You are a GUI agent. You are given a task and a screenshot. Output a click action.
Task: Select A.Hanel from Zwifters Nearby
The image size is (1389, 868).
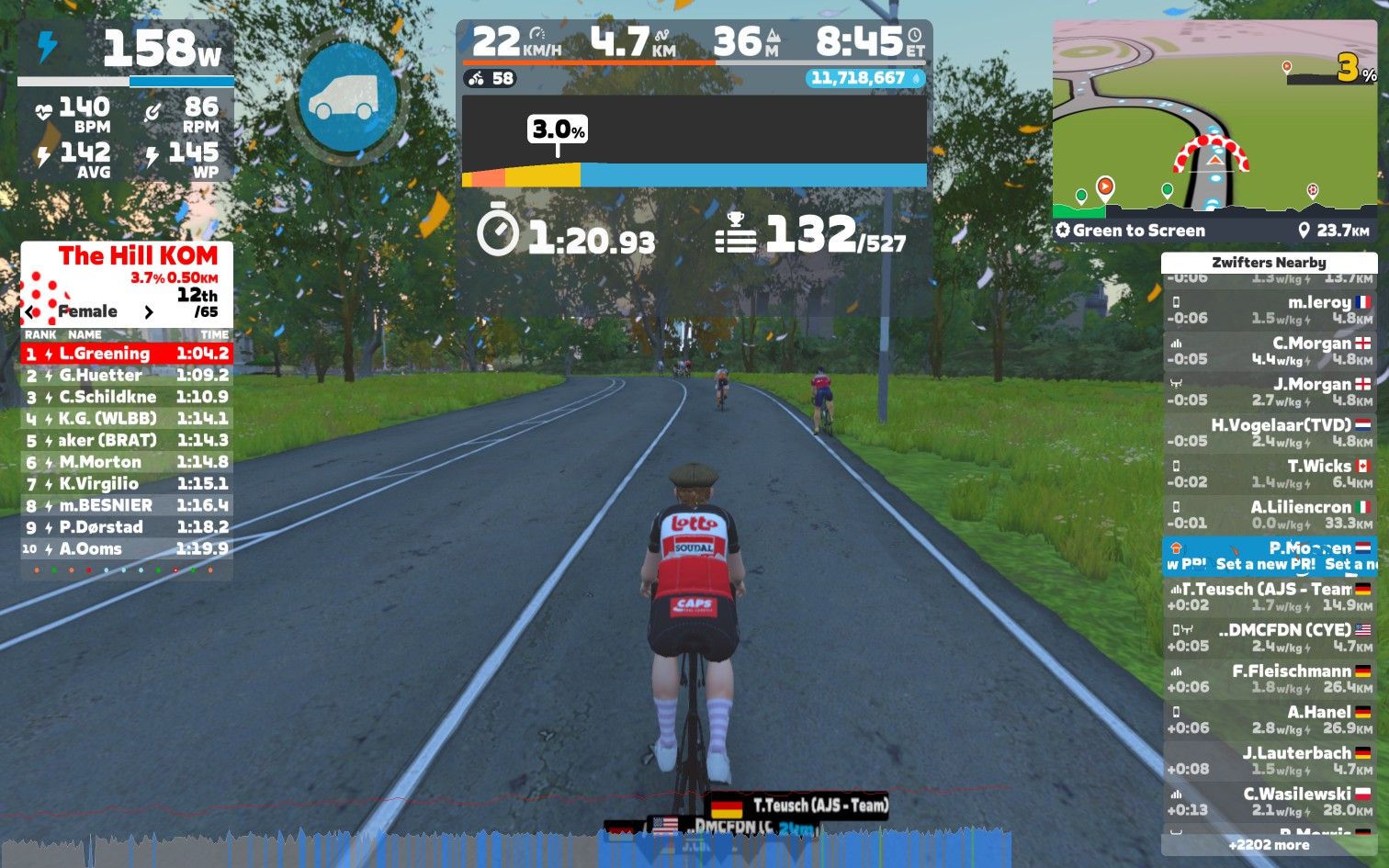click(1270, 719)
